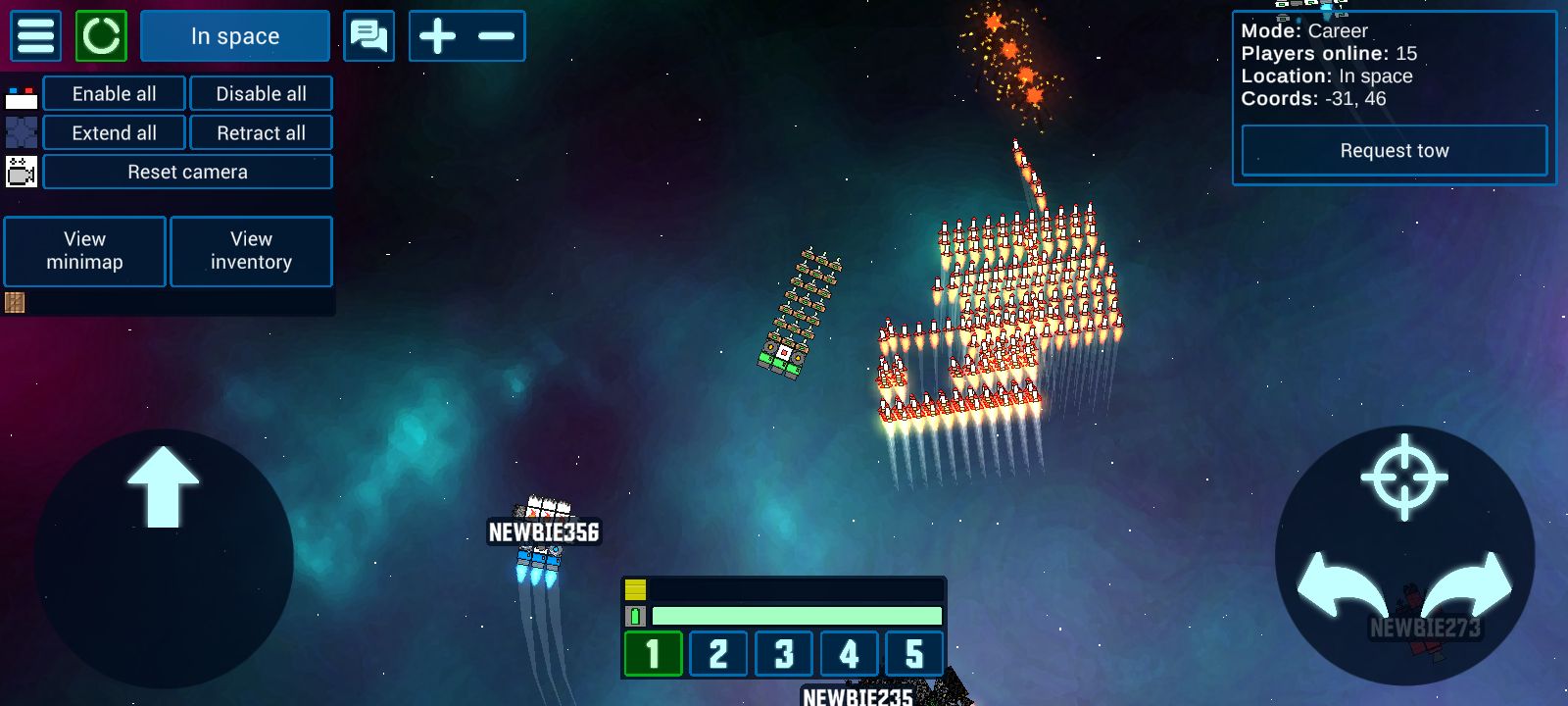Screen dimensions: 1568x706
Task: Activate "Retract all" panels
Action: 261,133
